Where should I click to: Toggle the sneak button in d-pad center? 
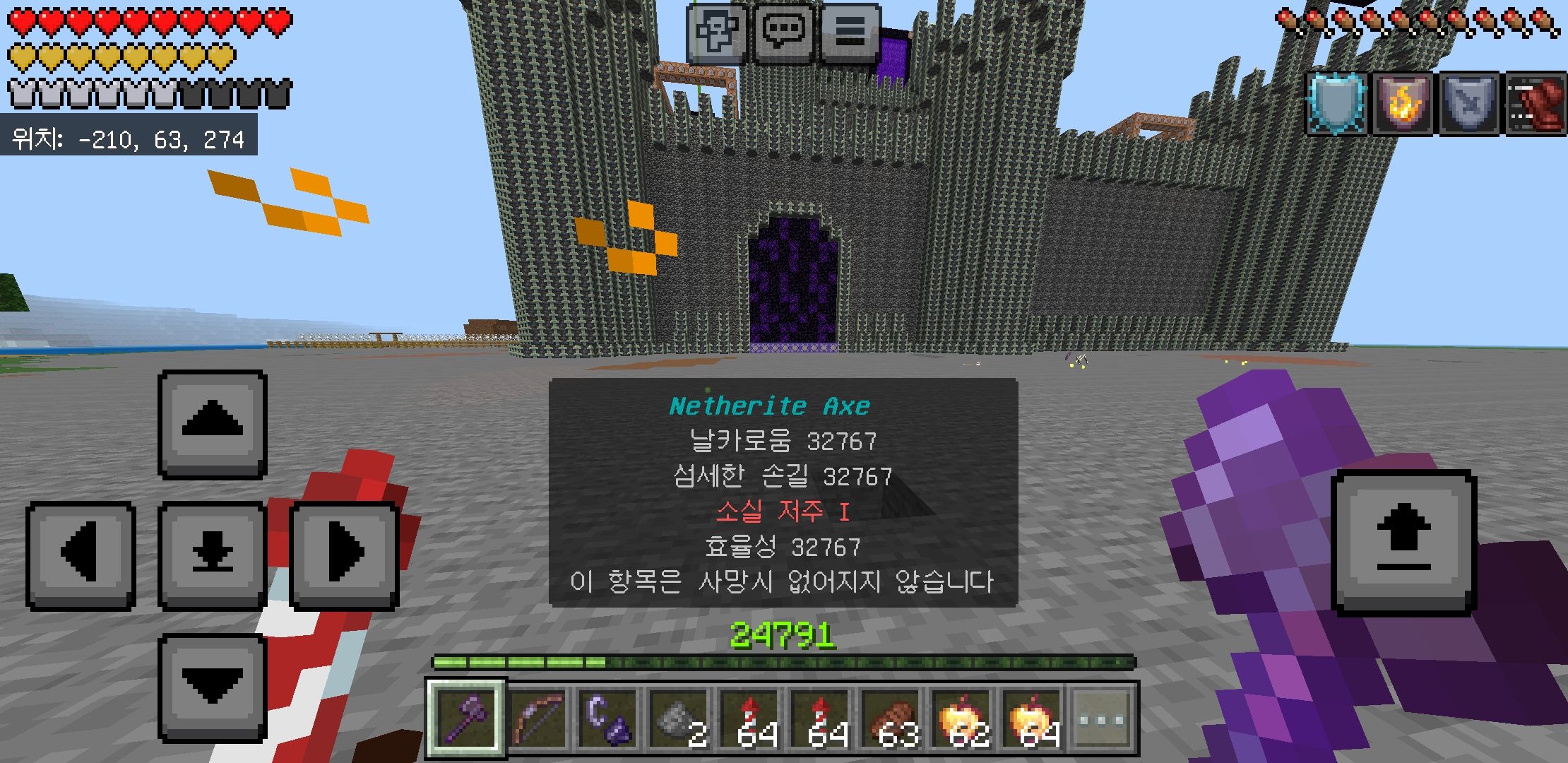(x=212, y=555)
